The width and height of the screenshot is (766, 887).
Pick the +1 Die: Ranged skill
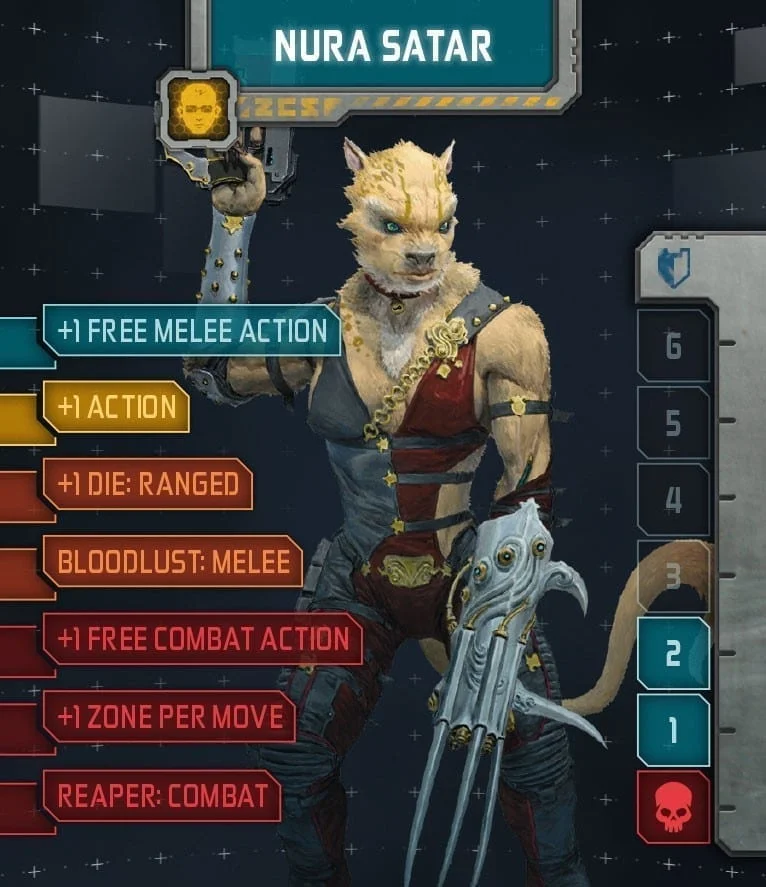(148, 485)
